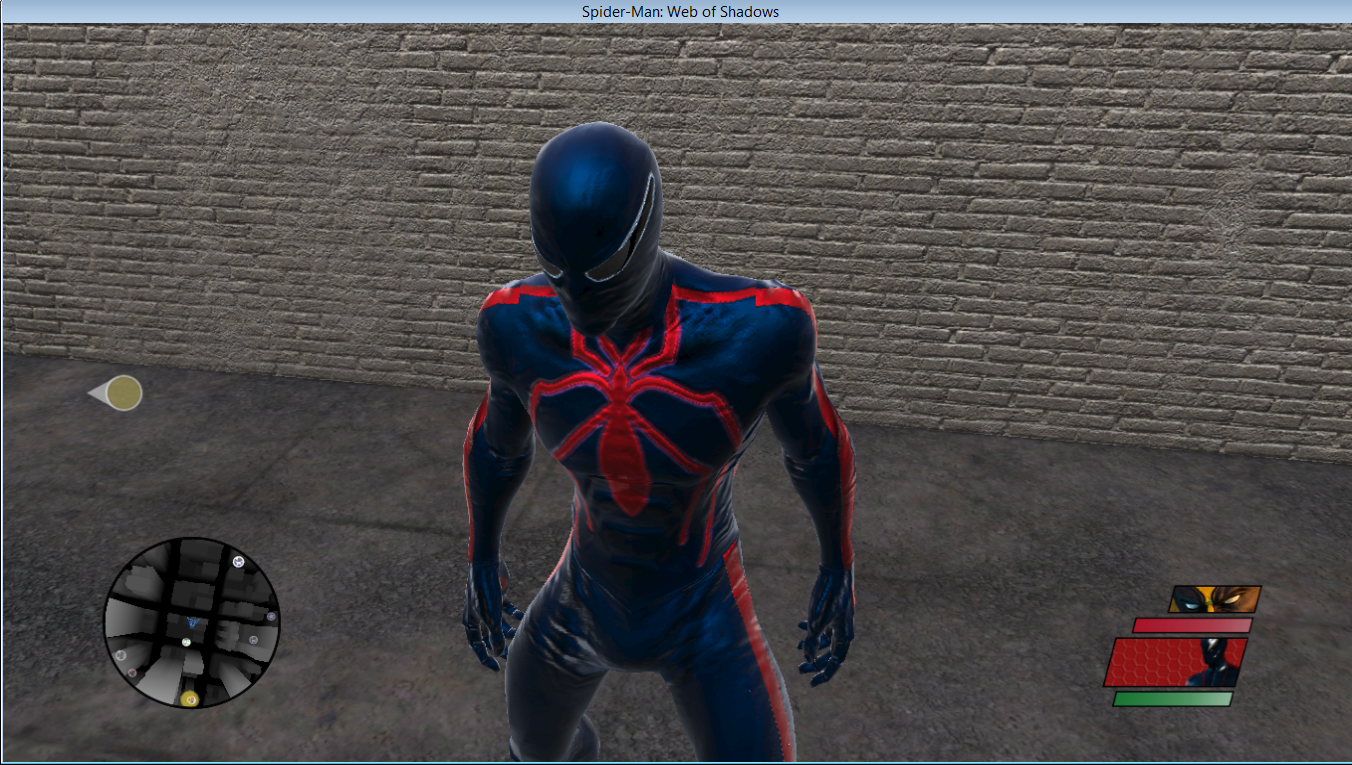Select the small blue marker on minimap center-right
The image size is (1352, 765).
[x=270, y=617]
